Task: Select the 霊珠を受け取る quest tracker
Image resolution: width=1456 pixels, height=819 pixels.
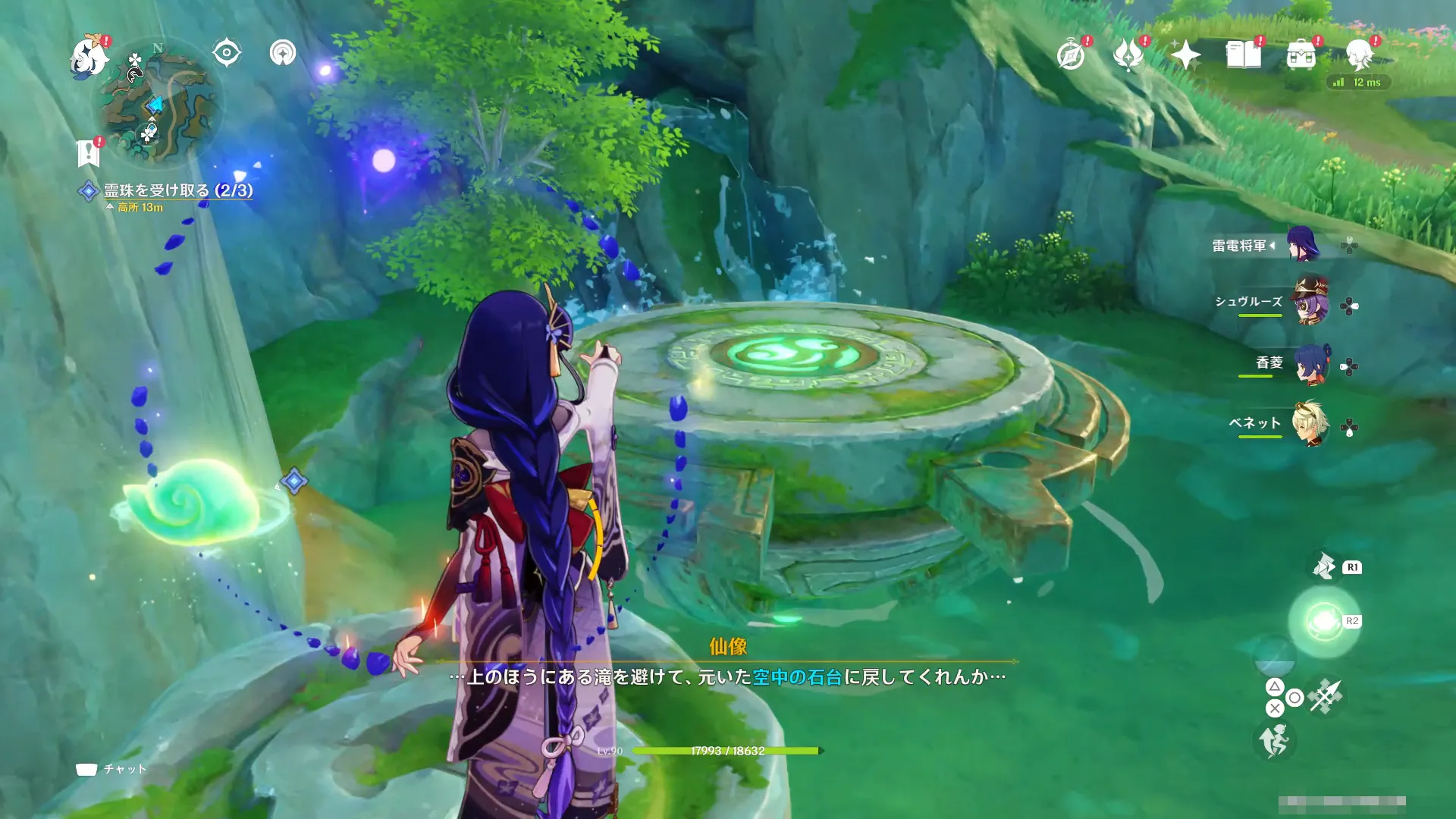Action: click(x=177, y=190)
